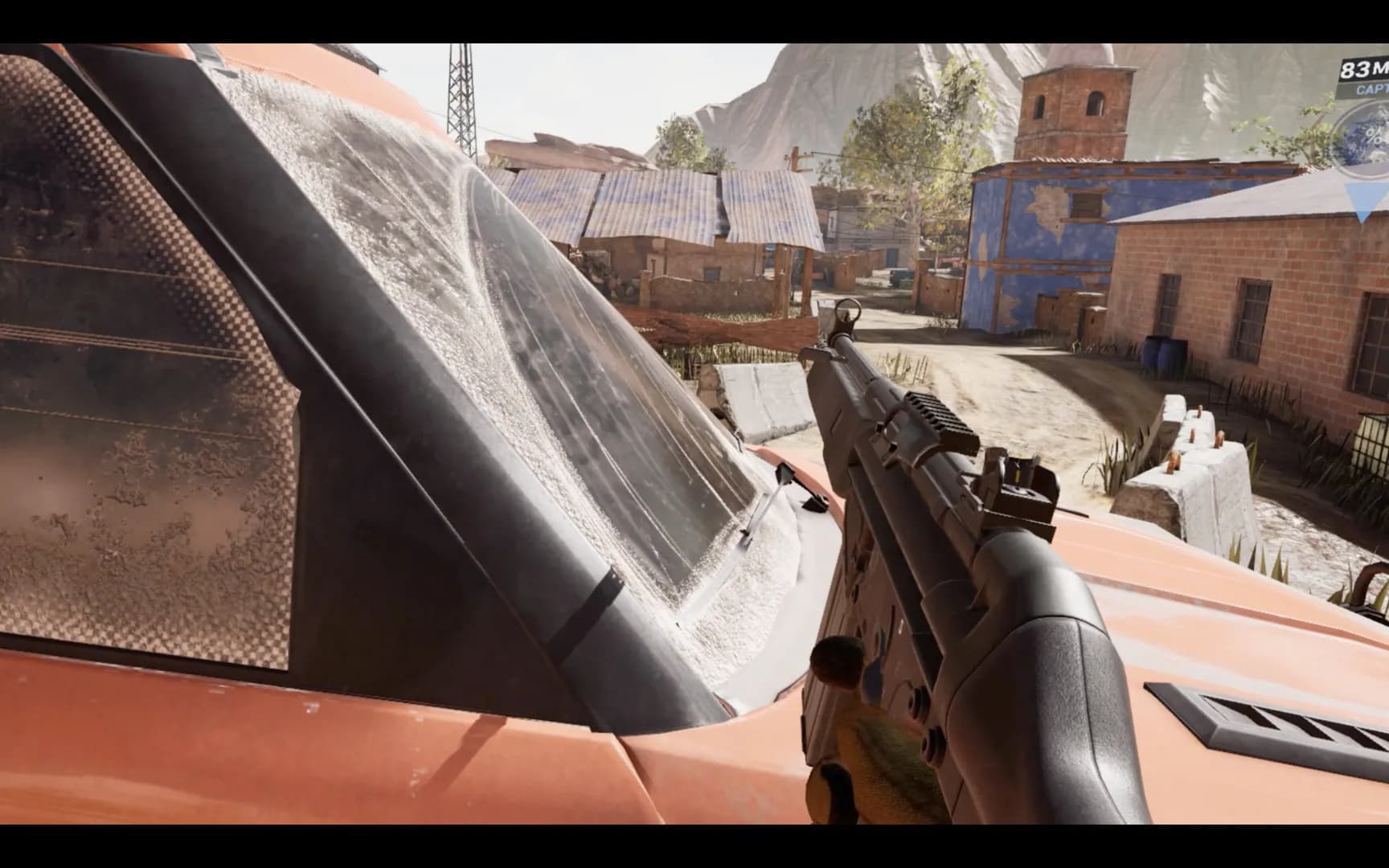Viewport: 1389px width, 868px height.
Task: Click the CAPTURE objective label
Action: [x=1372, y=90]
